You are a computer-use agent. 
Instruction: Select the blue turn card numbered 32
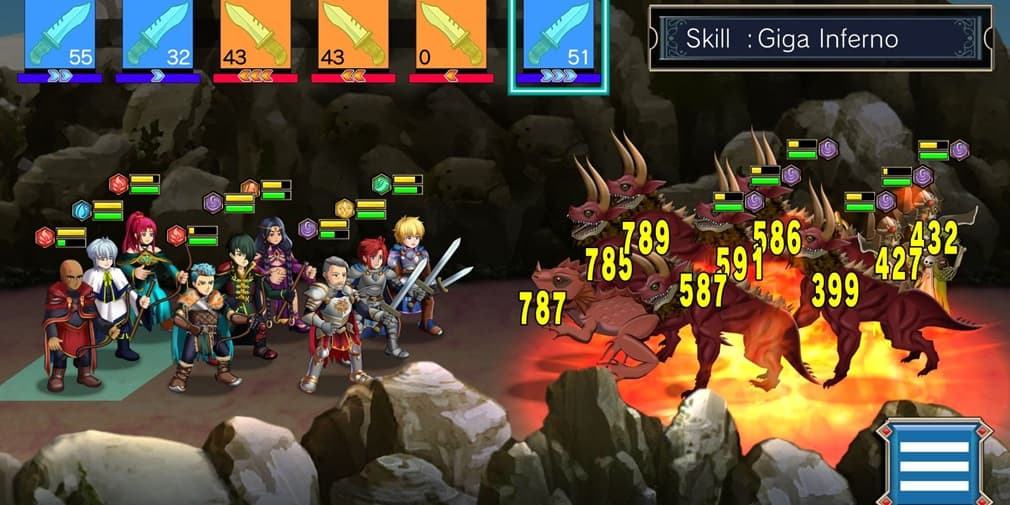coord(158,34)
